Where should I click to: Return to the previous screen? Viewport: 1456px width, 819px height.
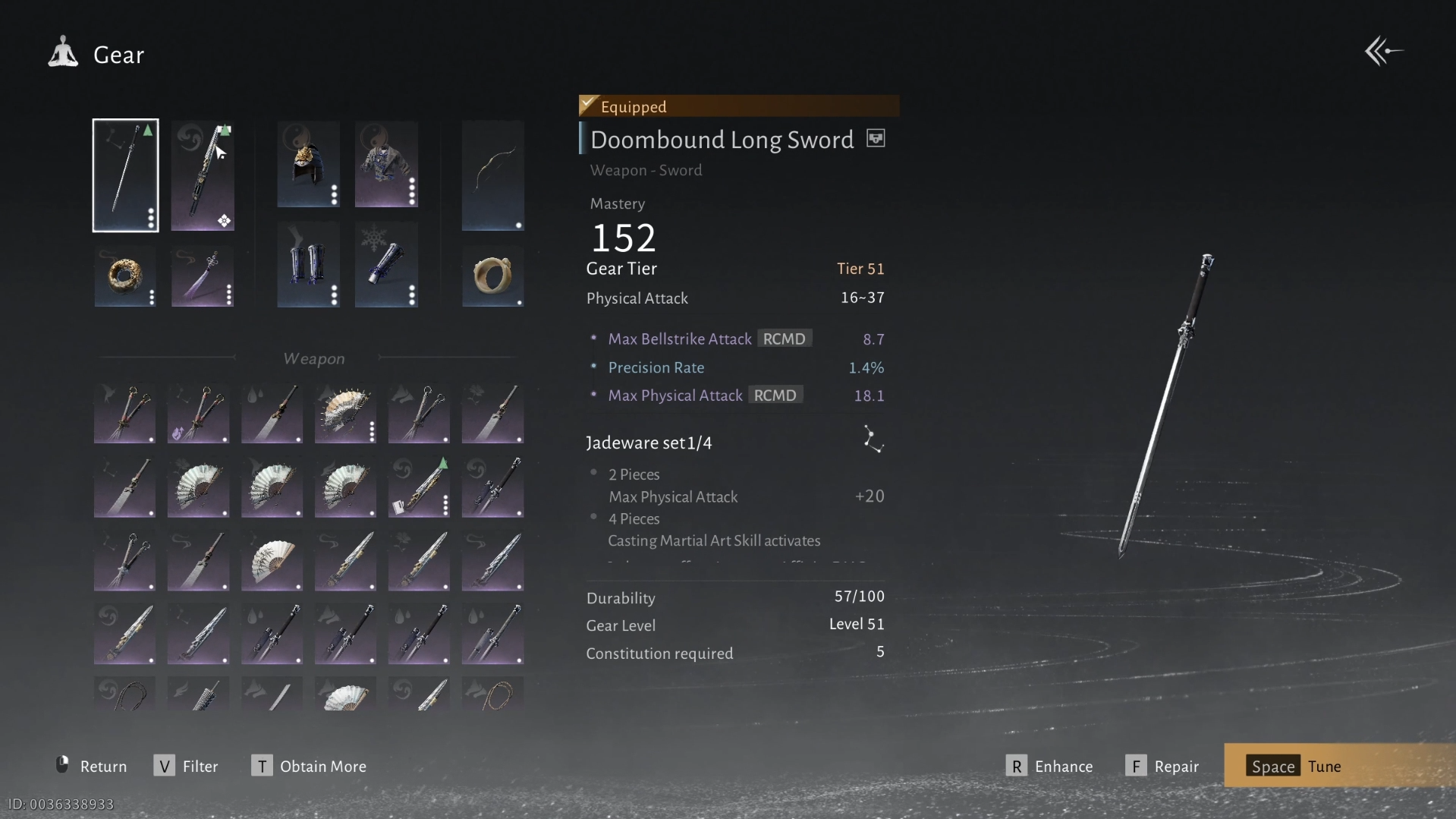click(x=92, y=766)
